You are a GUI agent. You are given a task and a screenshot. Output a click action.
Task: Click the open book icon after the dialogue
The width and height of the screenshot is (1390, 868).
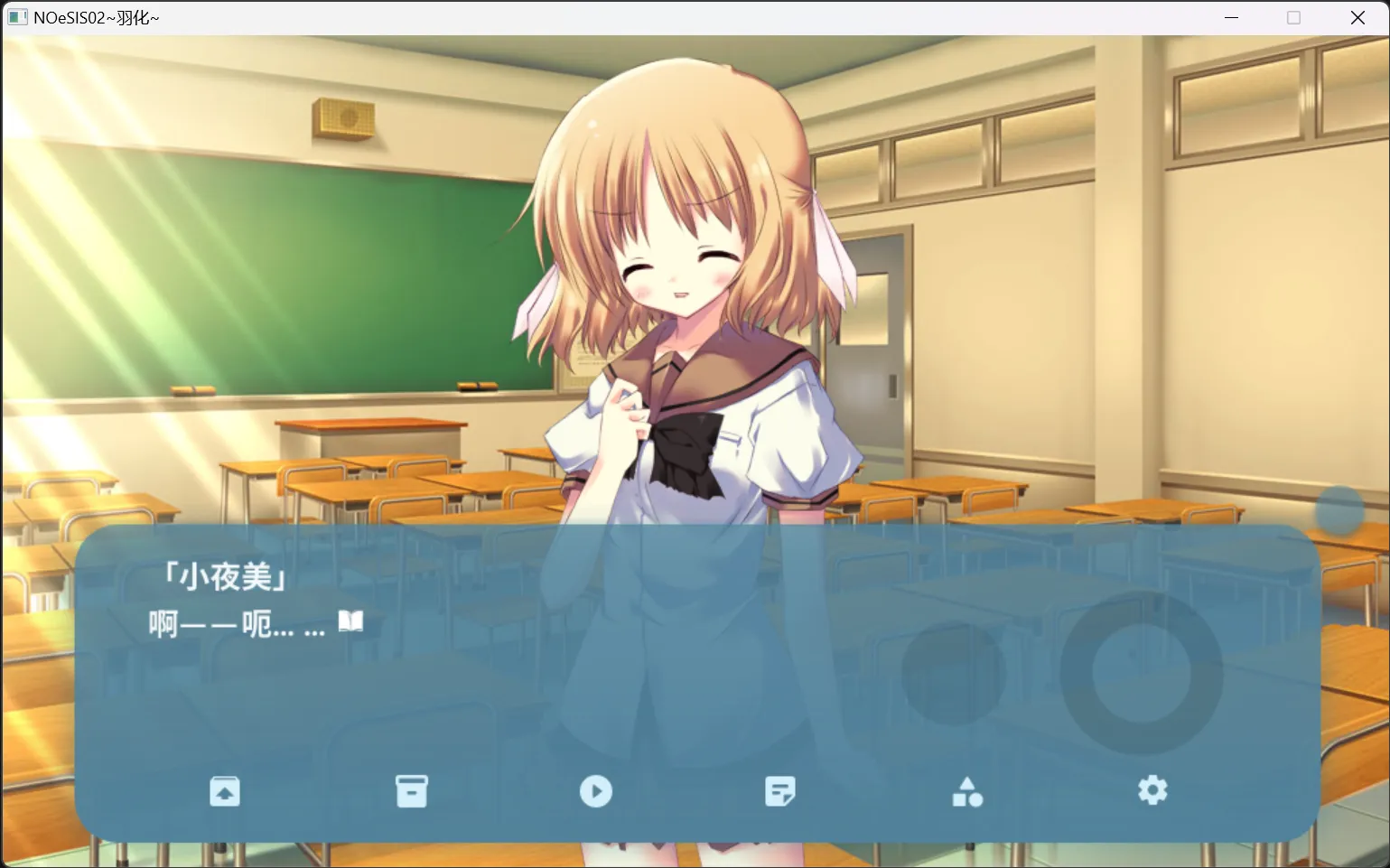[350, 621]
